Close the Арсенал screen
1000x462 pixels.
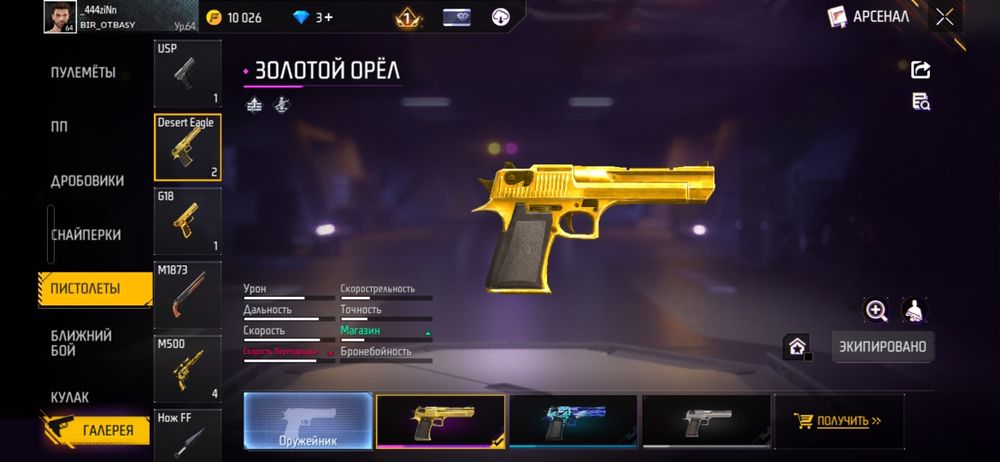click(944, 17)
